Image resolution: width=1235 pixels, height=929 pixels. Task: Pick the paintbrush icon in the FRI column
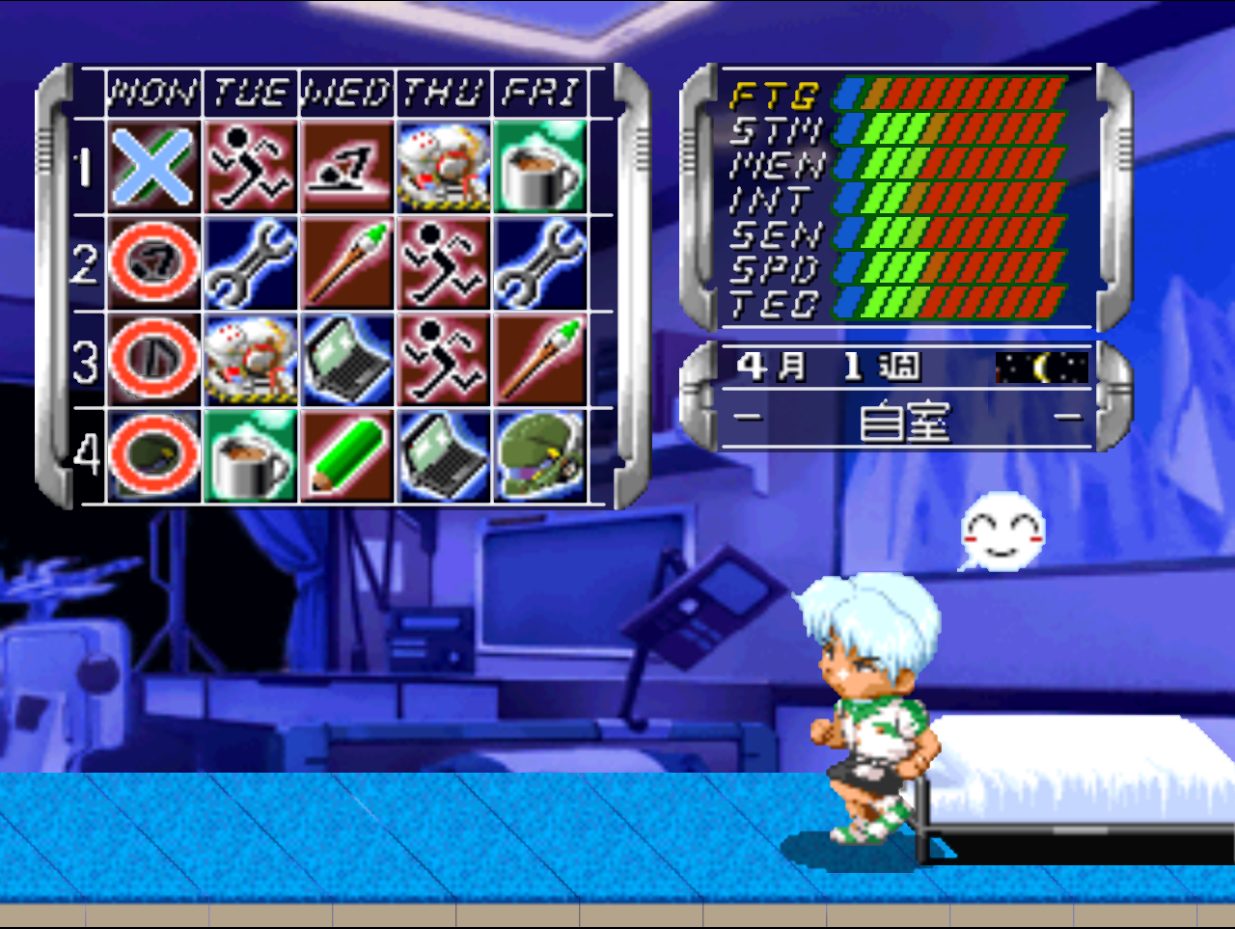coord(540,359)
